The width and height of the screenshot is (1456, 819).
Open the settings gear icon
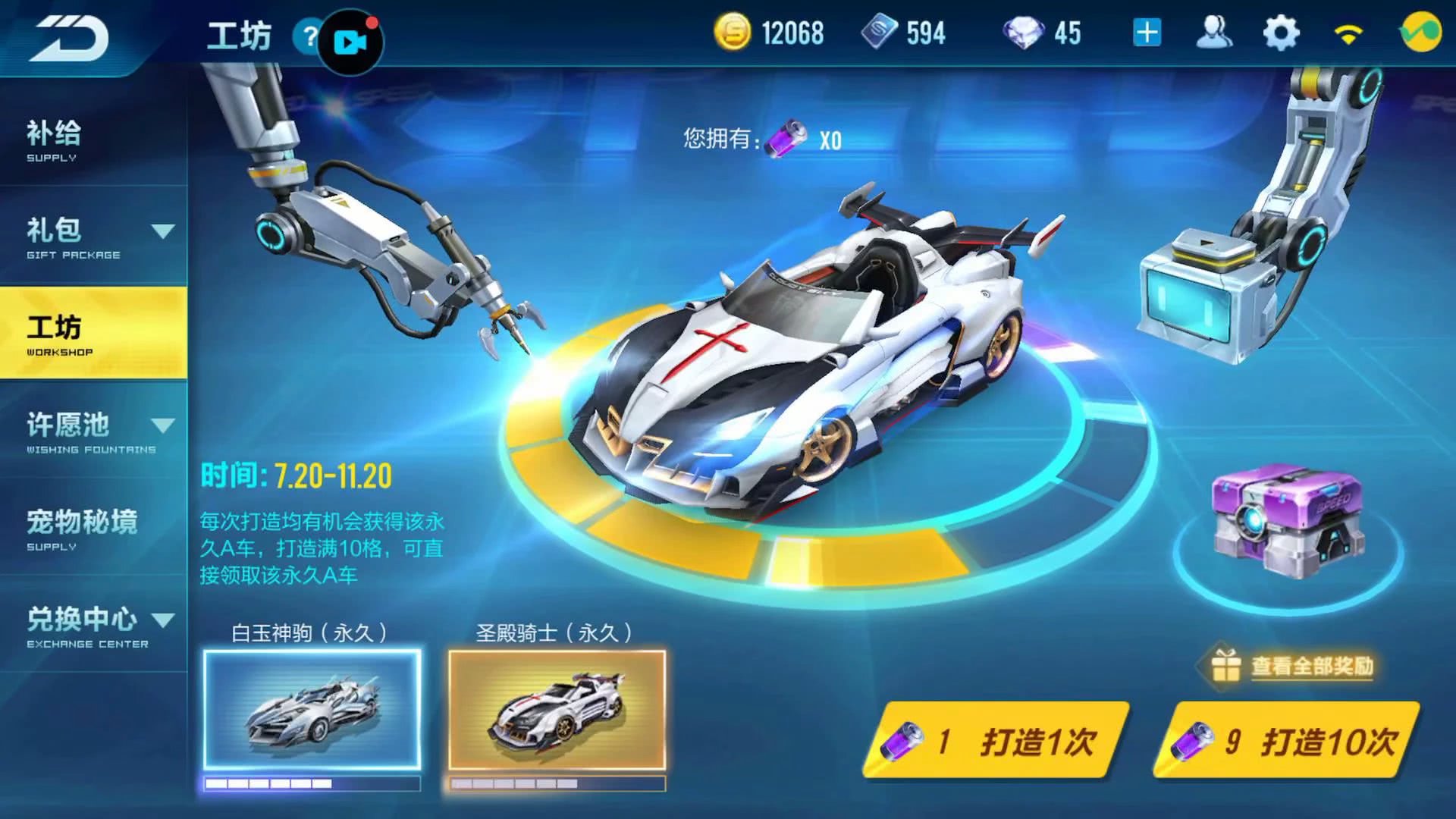pyautogui.click(x=1282, y=32)
